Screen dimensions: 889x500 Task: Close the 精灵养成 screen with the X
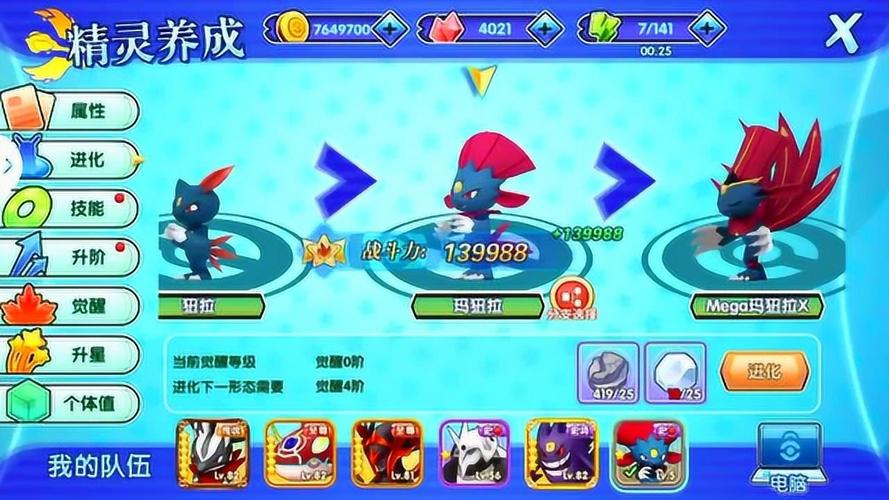tap(843, 31)
